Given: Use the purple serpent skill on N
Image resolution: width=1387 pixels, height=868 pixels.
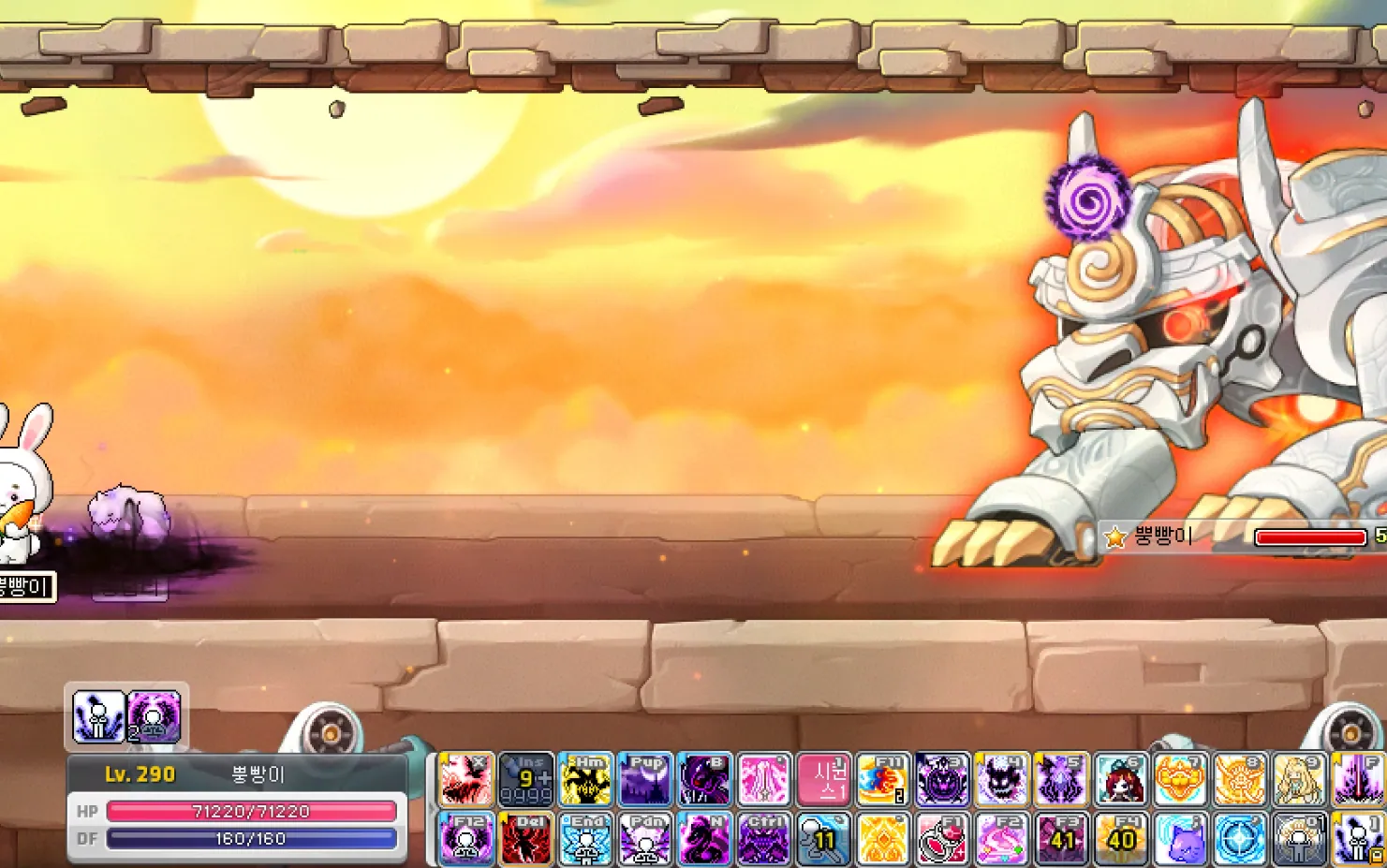Looking at the screenshot, I should click(x=704, y=838).
